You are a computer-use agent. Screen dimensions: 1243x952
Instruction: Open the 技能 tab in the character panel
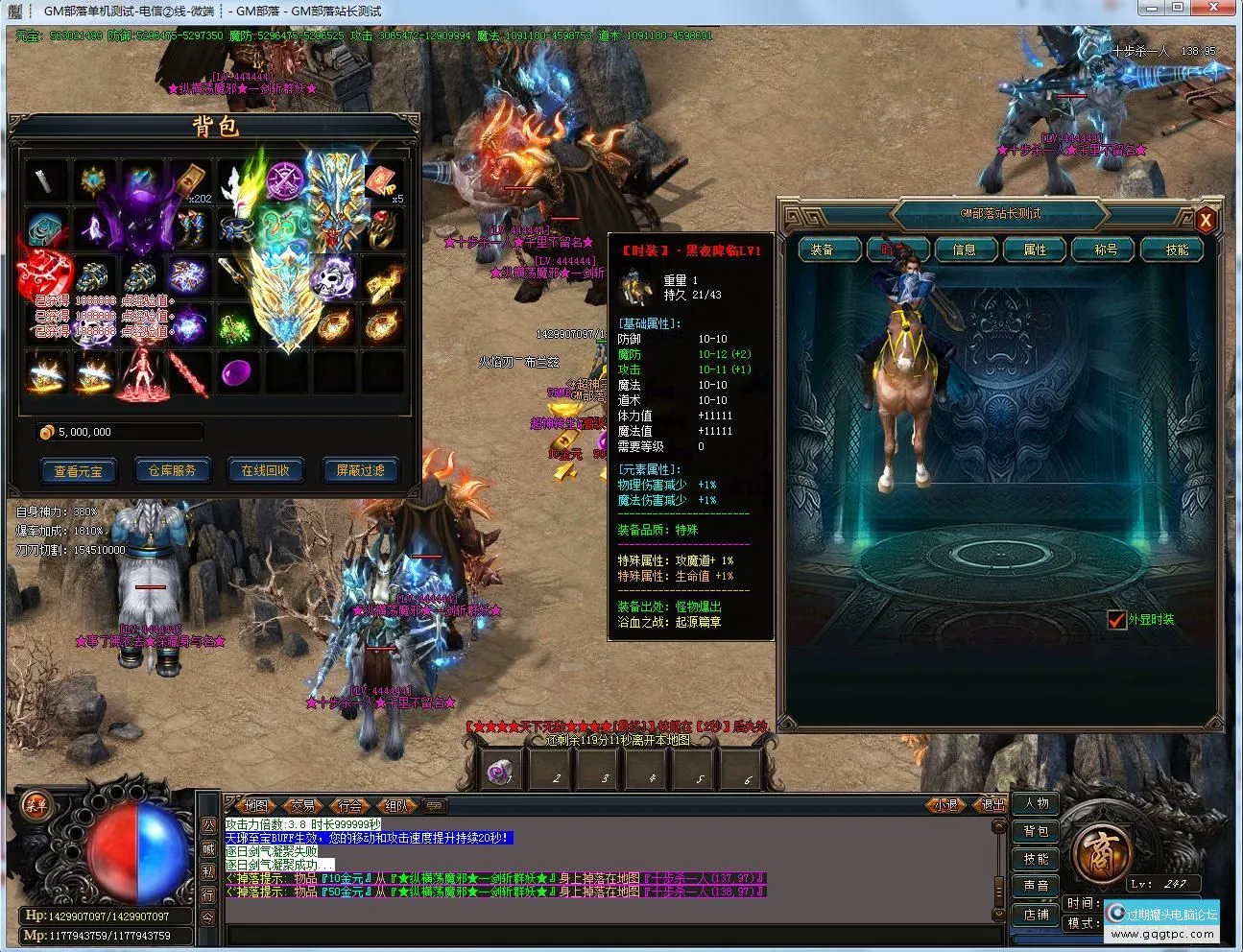(x=1177, y=250)
